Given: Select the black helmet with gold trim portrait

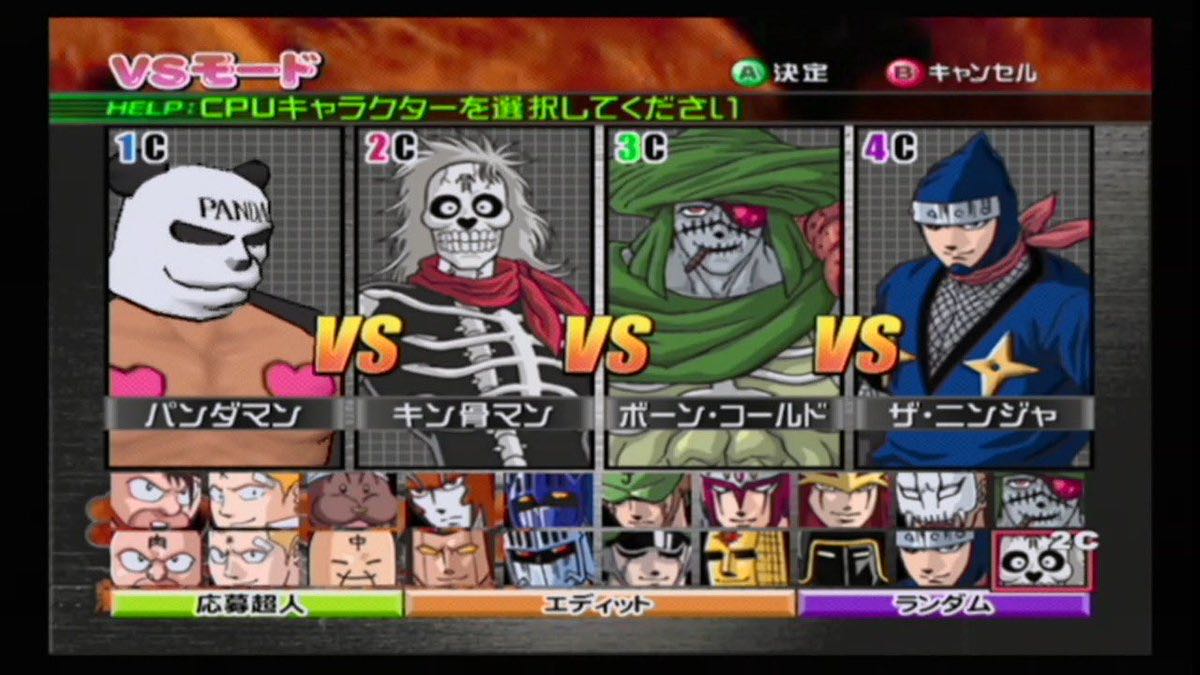Looking at the screenshot, I should tap(843, 559).
